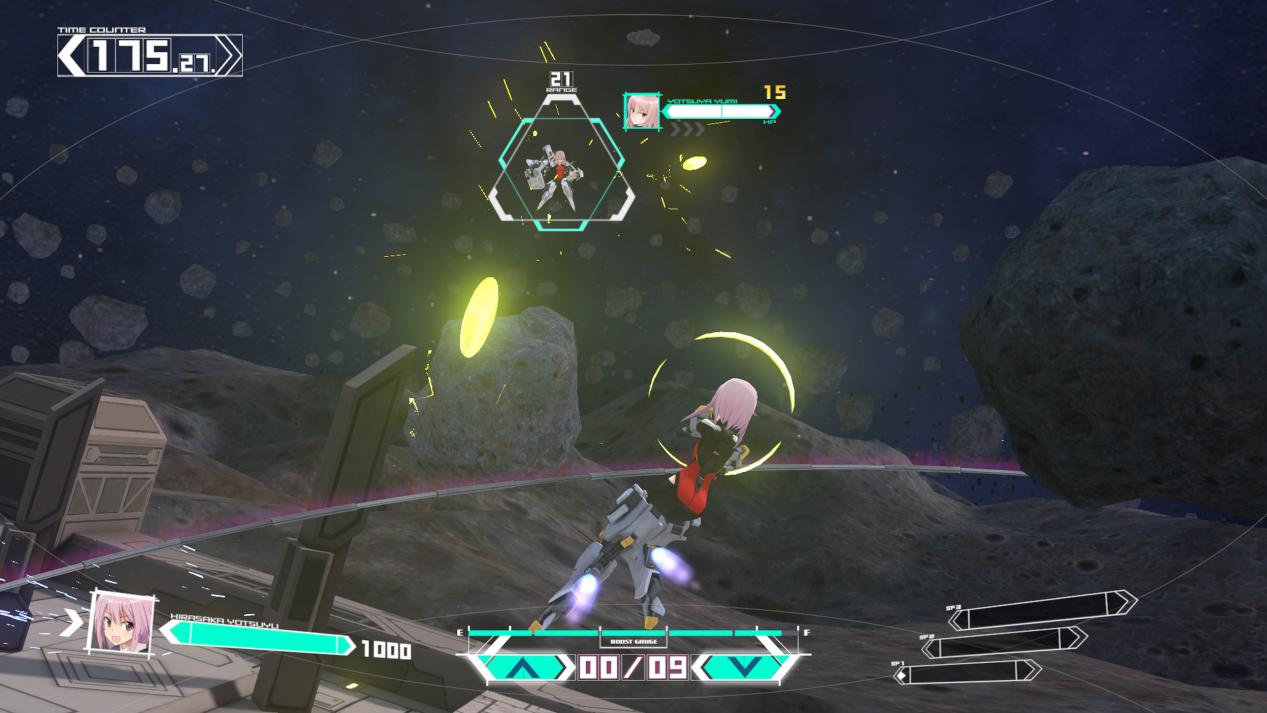Activate the SP3 special slot
This screenshot has height=713, width=1267.
point(1043,610)
